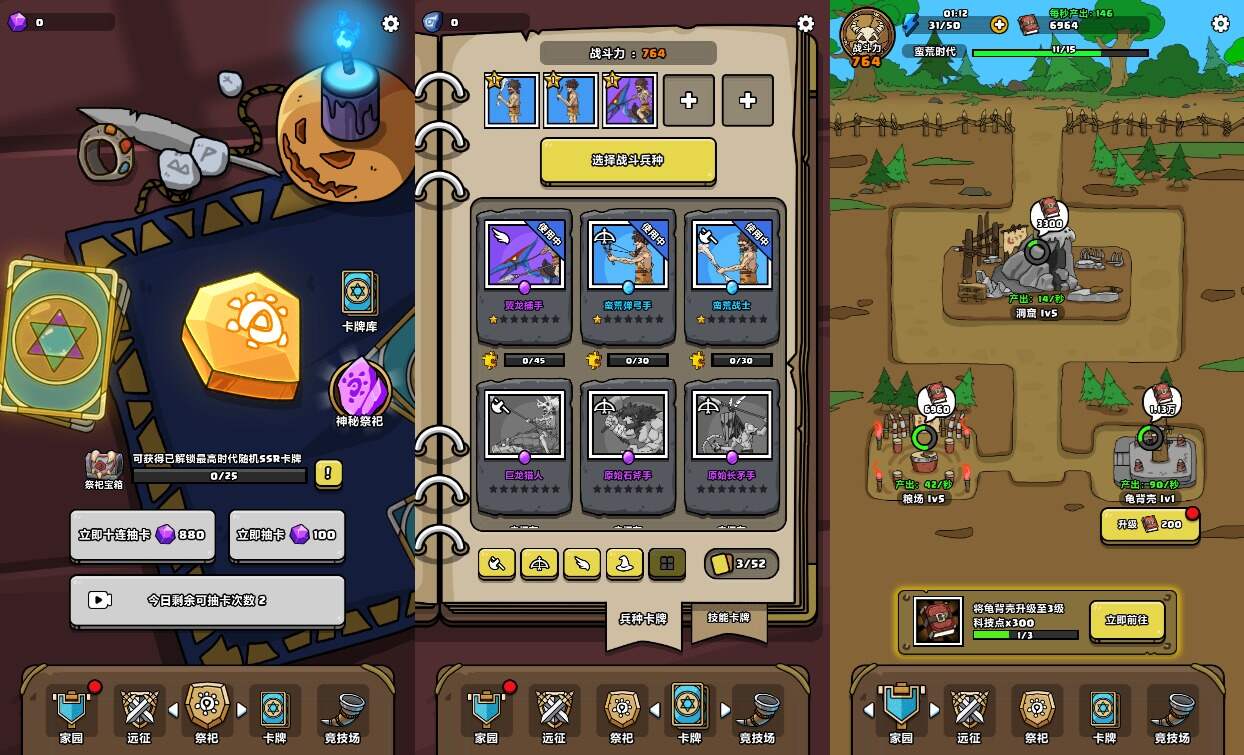This screenshot has width=1244, height=755.
Task: Choose the 蛮荒弹弓手 unit card
Action: point(628,266)
